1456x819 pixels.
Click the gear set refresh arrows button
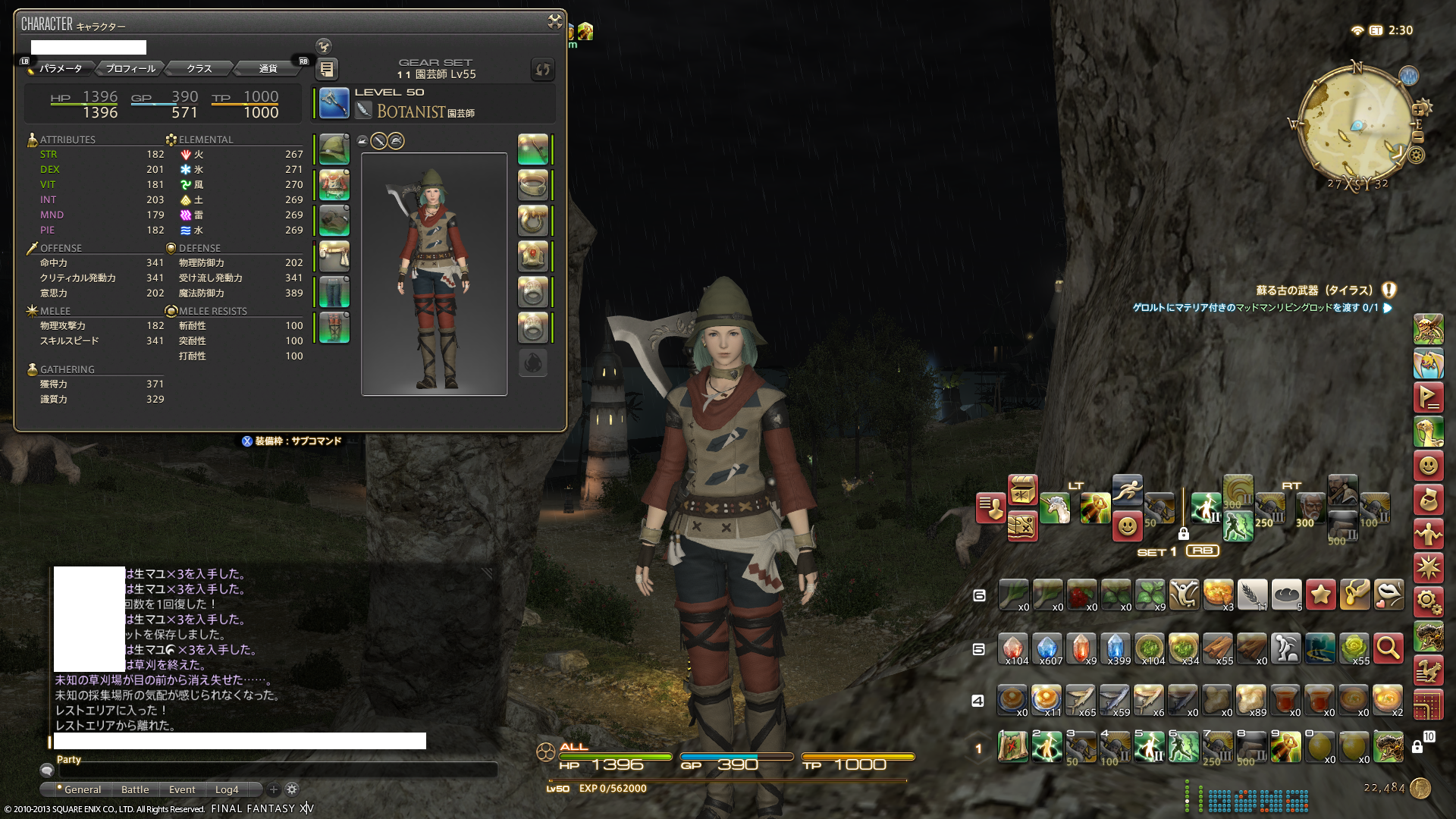(x=542, y=70)
